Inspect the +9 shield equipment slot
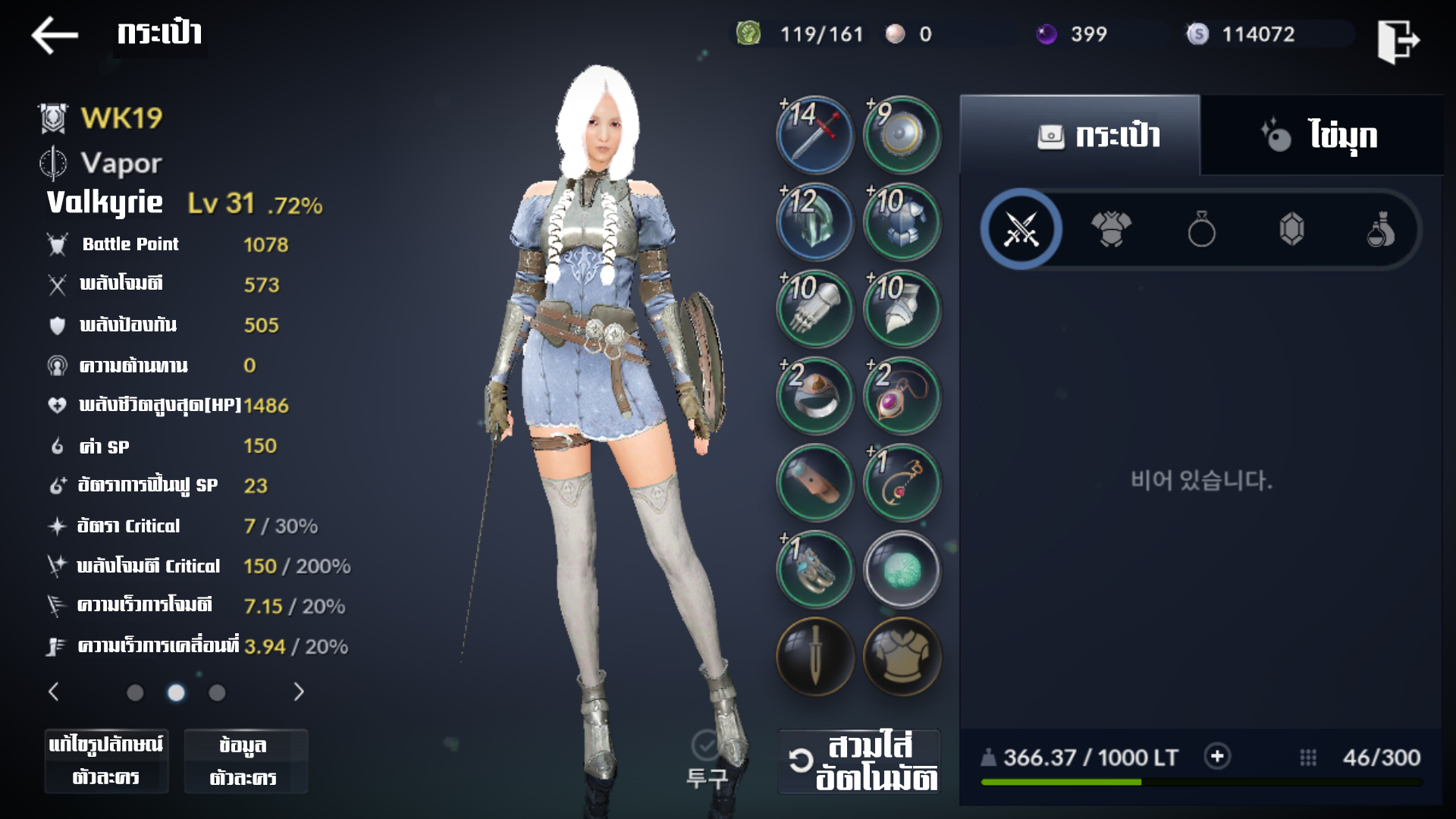Screen dimensions: 1456x819 [x=902, y=136]
